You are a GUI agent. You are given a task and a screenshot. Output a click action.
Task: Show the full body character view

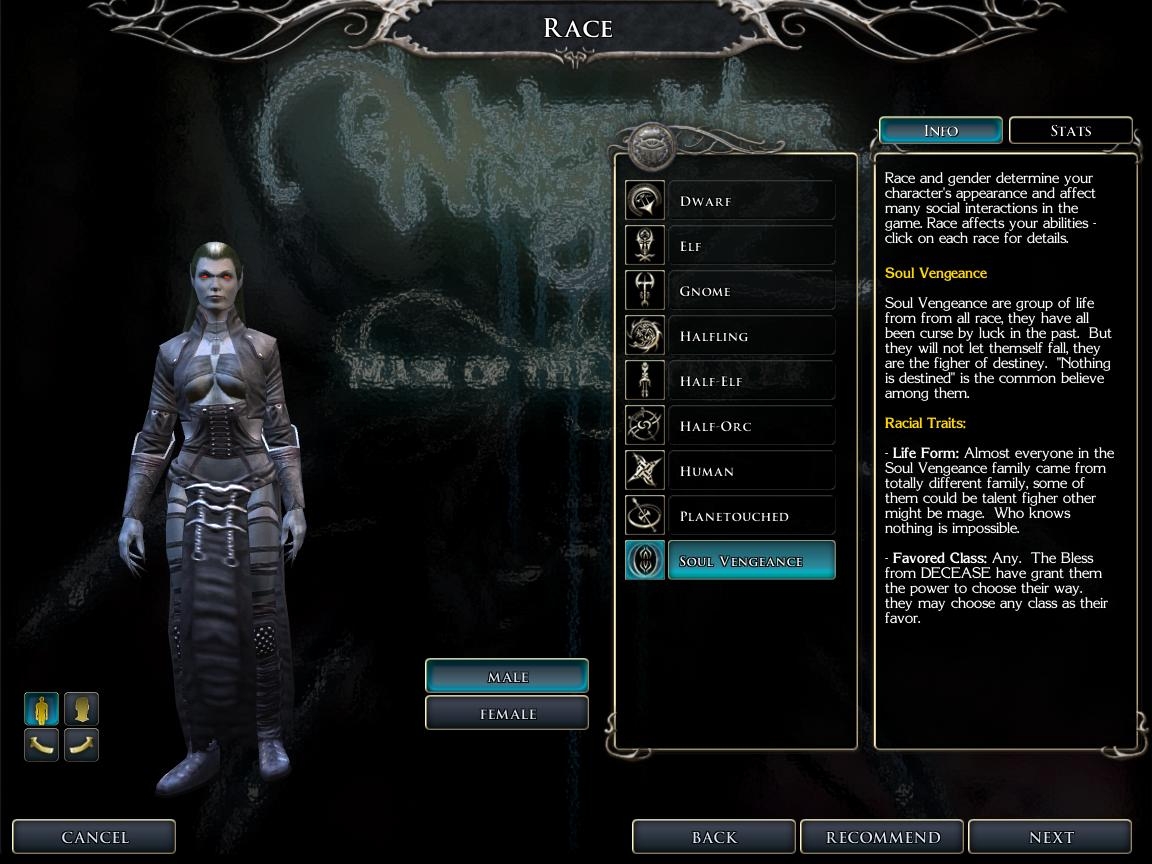pyautogui.click(x=42, y=709)
